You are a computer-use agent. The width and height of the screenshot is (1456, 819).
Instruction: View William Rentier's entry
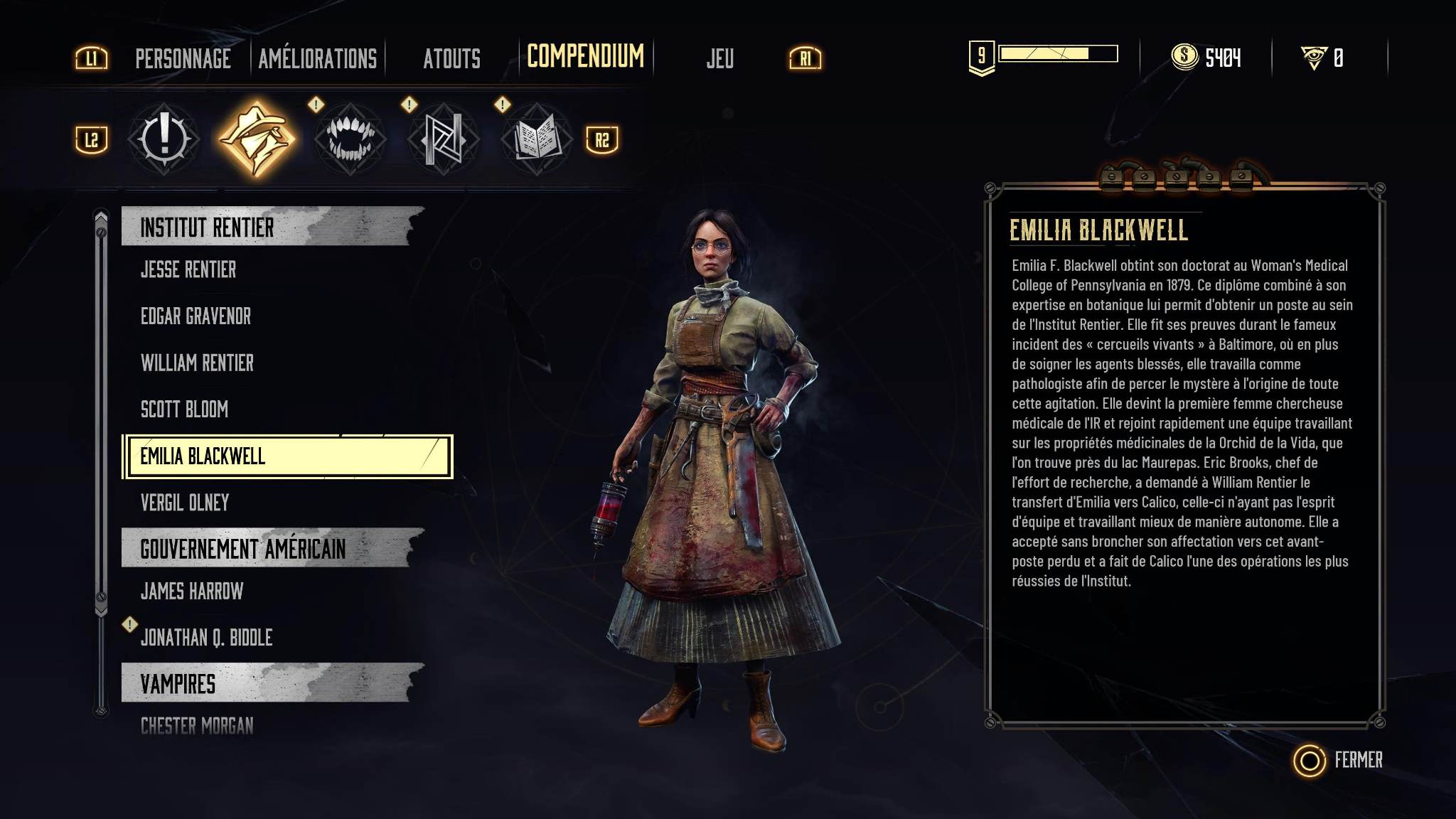(197, 363)
